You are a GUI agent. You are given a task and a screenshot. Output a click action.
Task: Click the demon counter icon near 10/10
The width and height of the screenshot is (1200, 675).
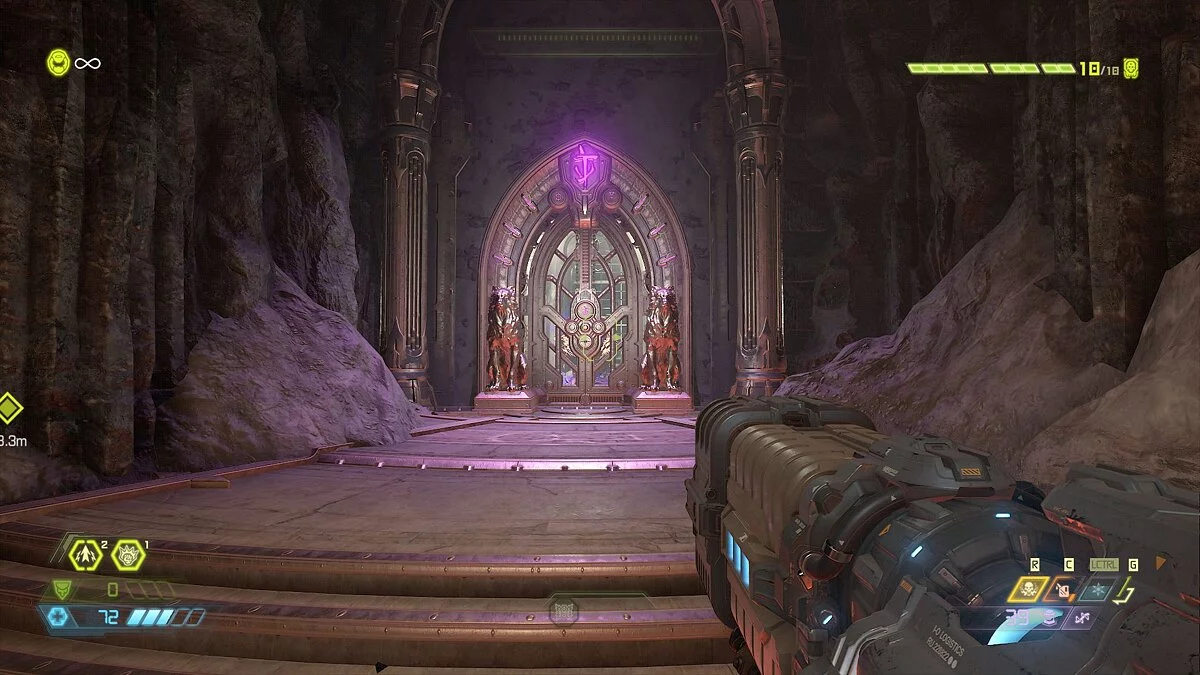pyautogui.click(x=1131, y=68)
